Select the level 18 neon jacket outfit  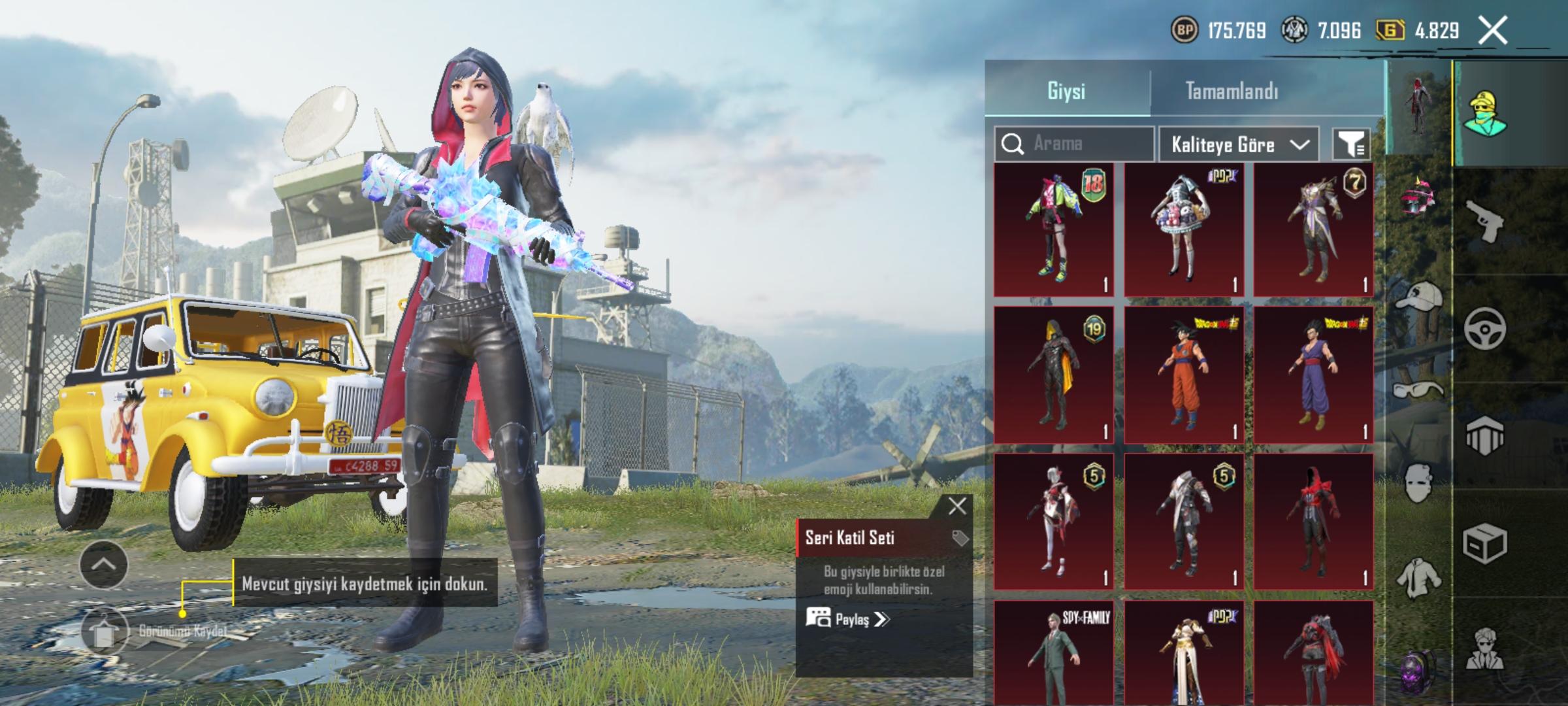point(1054,229)
